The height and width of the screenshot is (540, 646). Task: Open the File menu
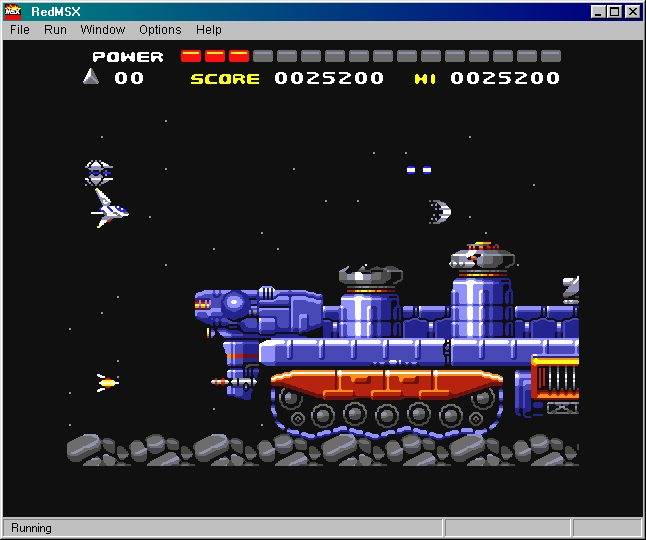pyautogui.click(x=20, y=30)
